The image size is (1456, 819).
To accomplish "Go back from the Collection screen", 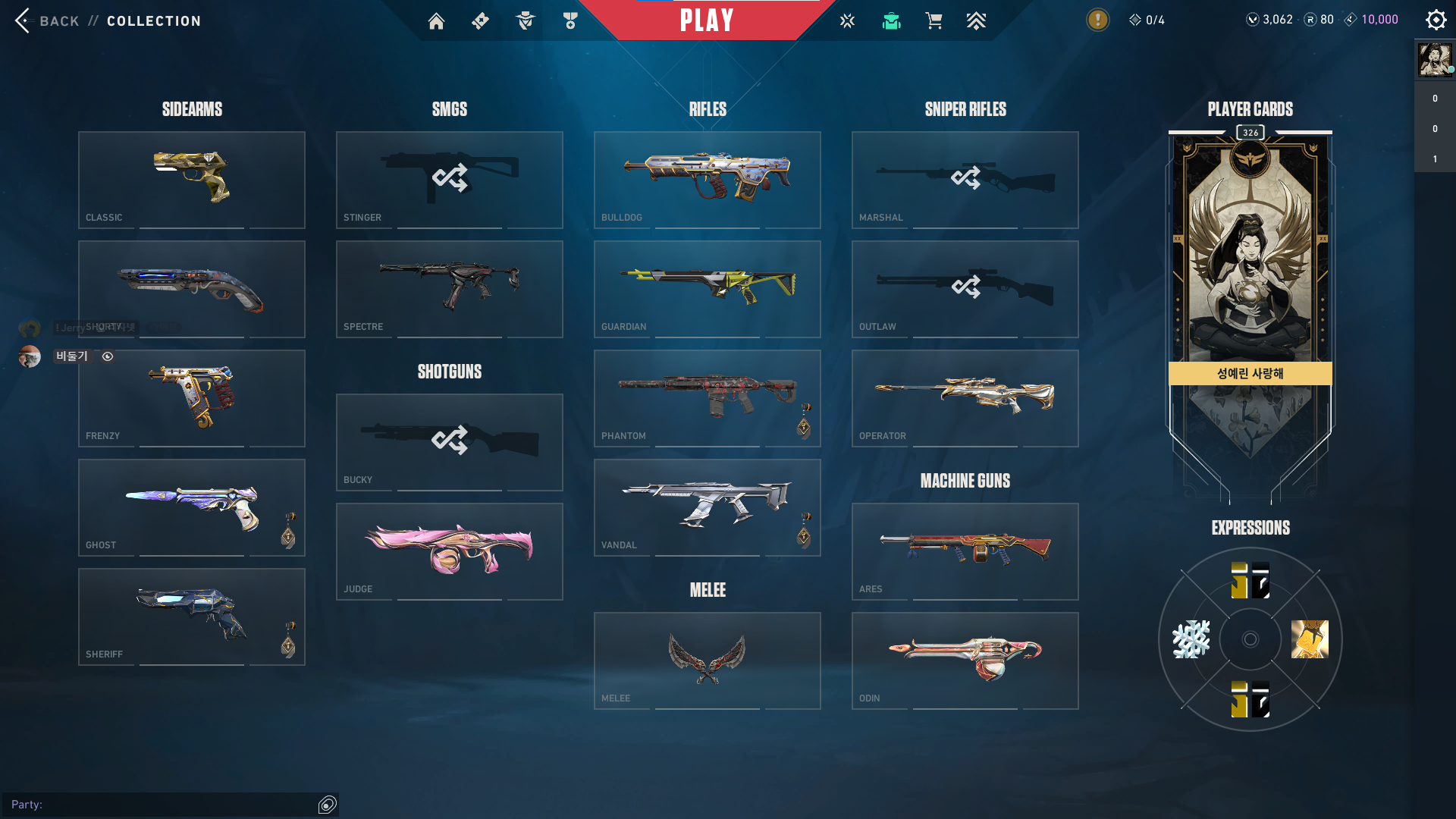I will (x=24, y=20).
